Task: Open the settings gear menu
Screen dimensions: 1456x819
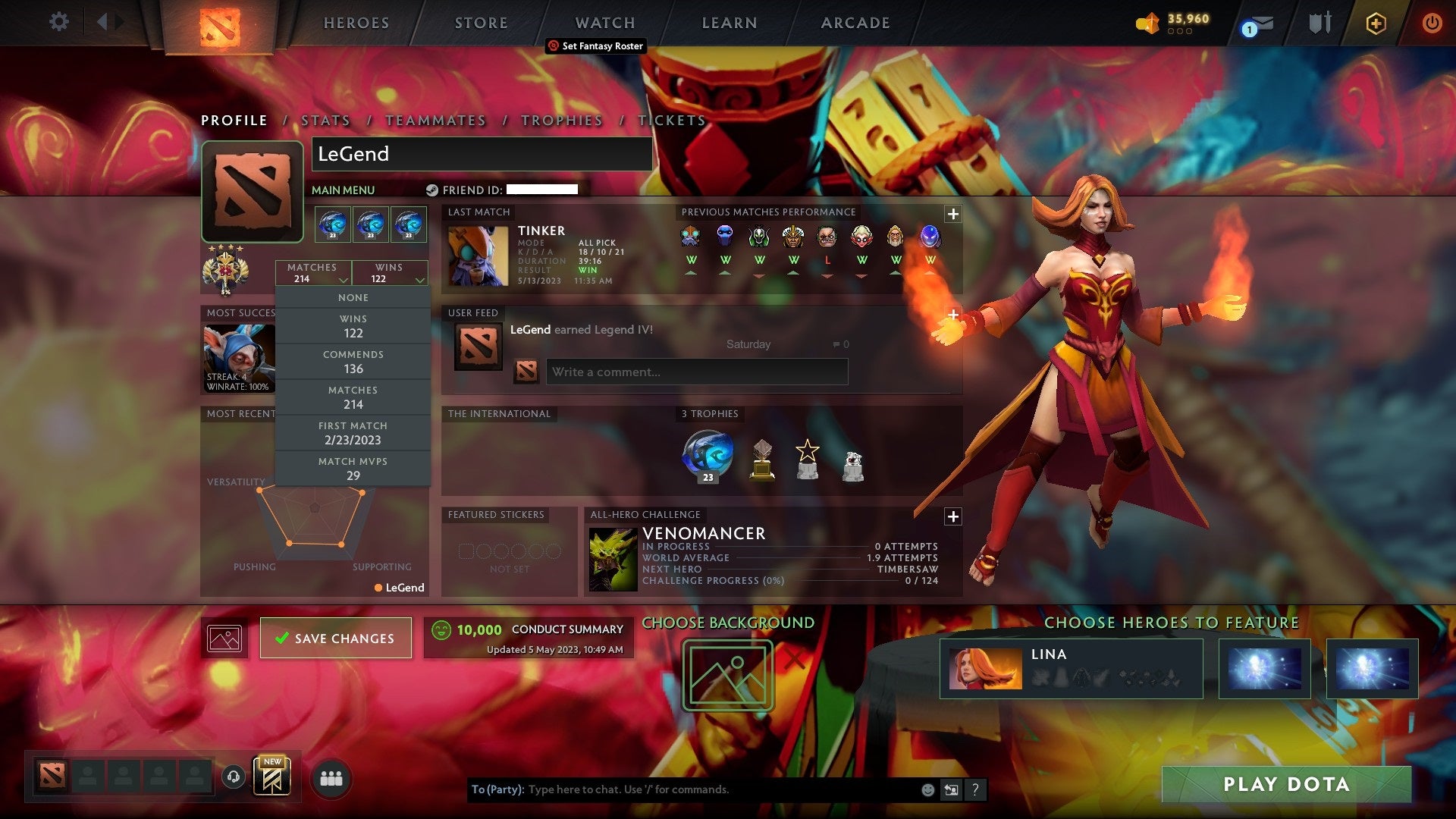Action: 59,22
